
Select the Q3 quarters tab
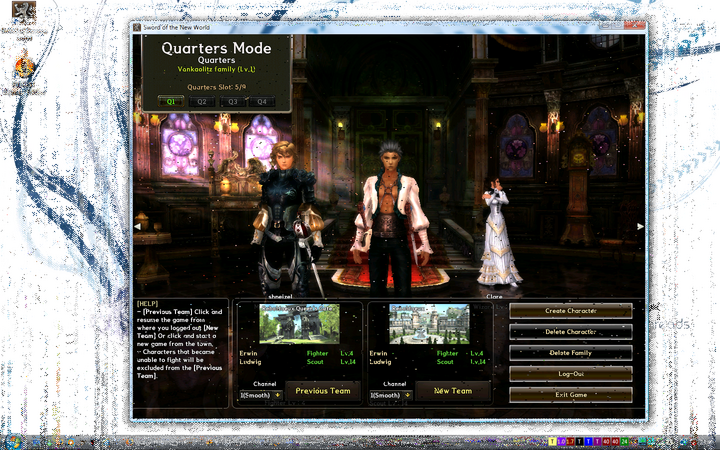point(233,101)
